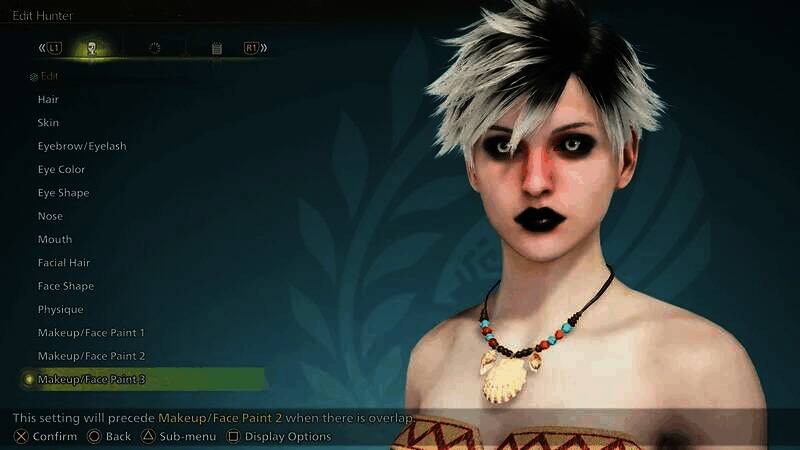800x450 pixels.
Task: Switch to the face edit tab icon
Action: coord(92,48)
